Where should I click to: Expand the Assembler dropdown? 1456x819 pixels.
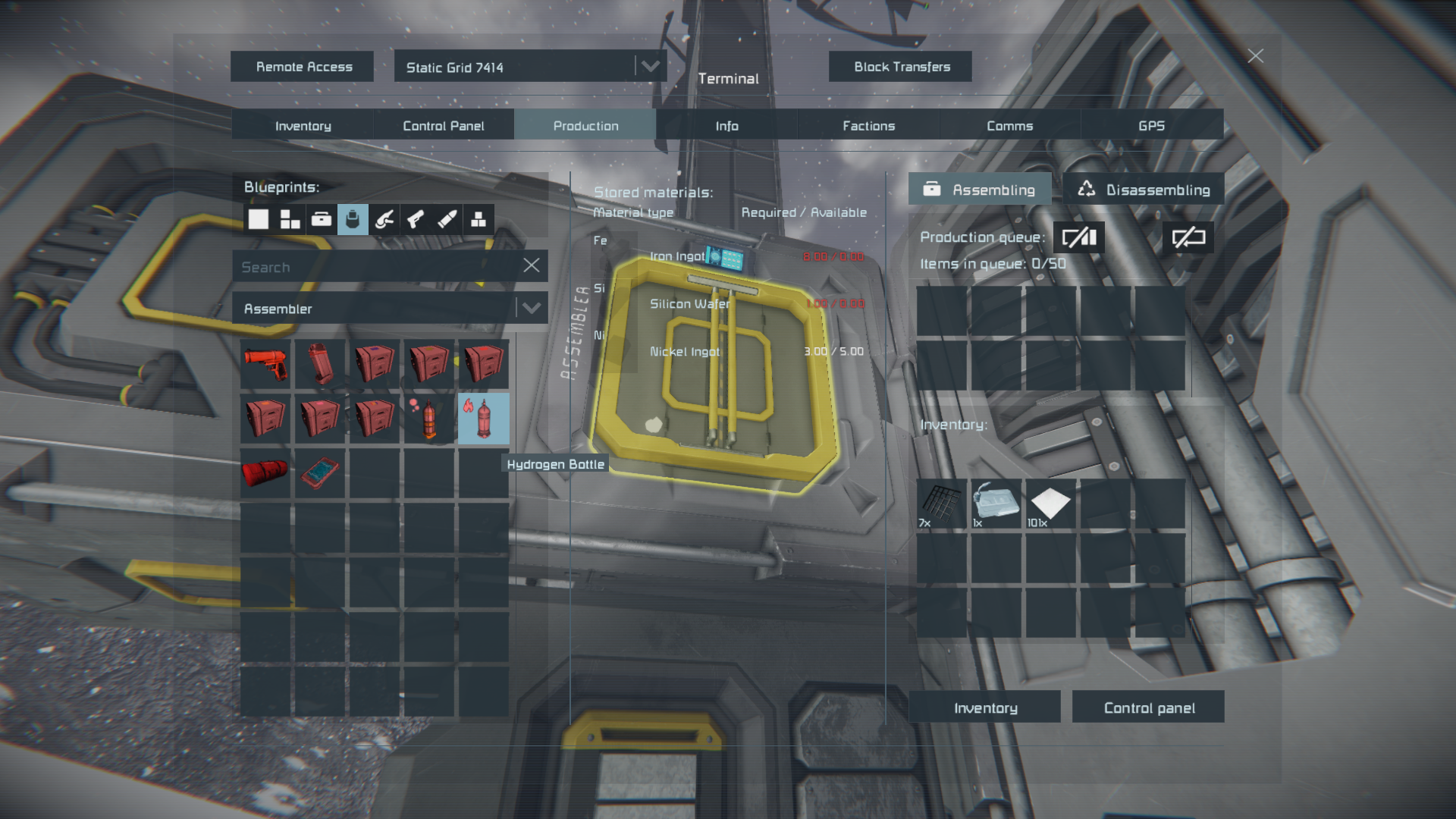click(x=531, y=309)
